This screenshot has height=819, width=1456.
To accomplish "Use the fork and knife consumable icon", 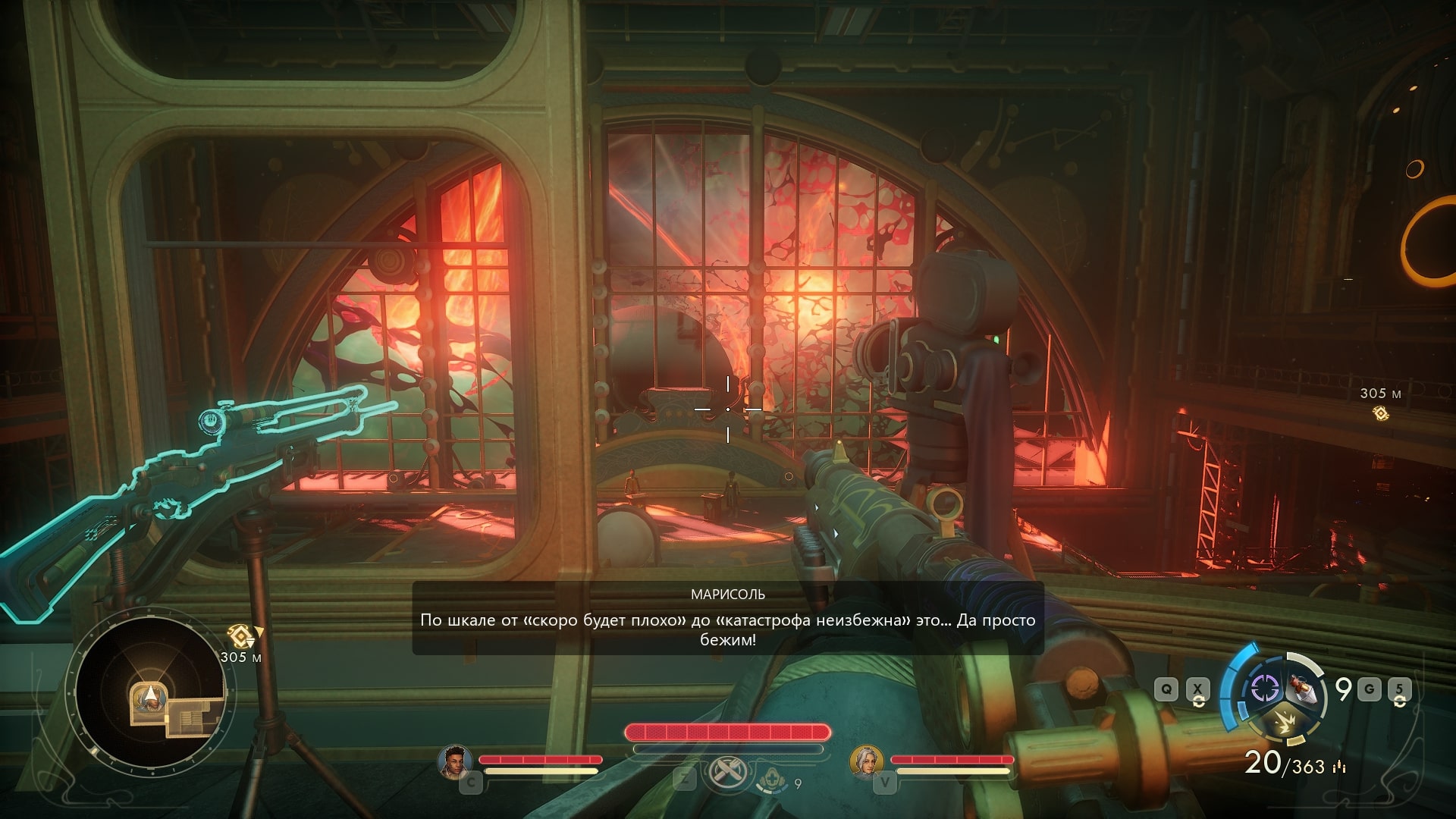I will click(x=726, y=773).
